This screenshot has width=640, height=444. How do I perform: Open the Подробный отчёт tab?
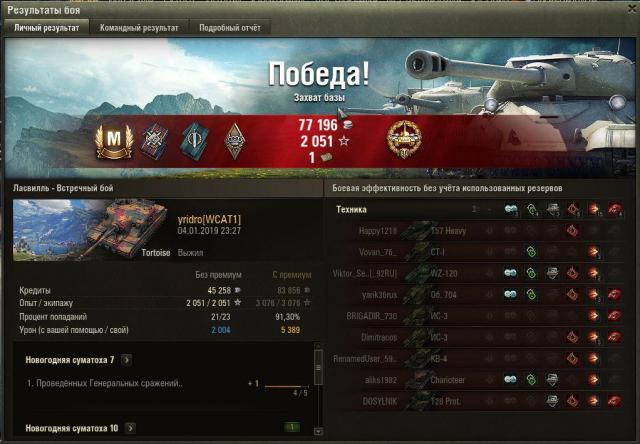pyautogui.click(x=229, y=28)
